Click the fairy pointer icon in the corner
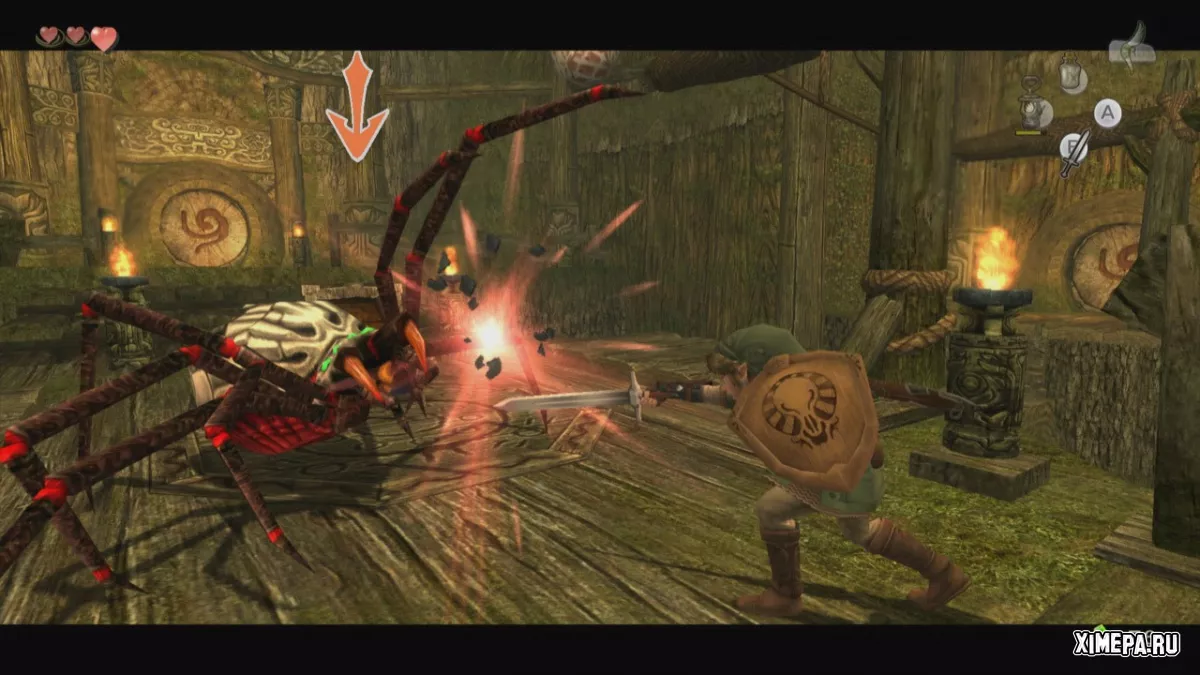The width and height of the screenshot is (1200, 675). pyautogui.click(x=1132, y=47)
